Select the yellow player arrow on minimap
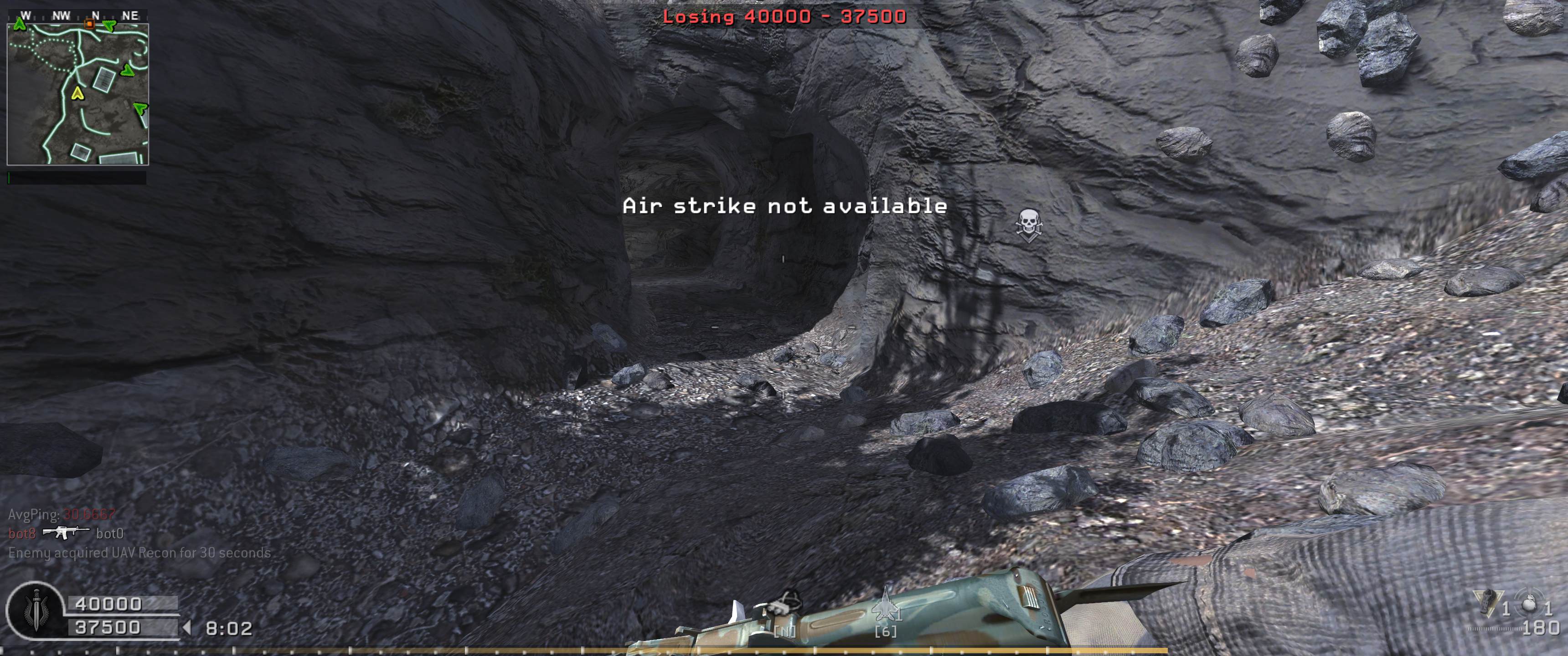 [77, 93]
